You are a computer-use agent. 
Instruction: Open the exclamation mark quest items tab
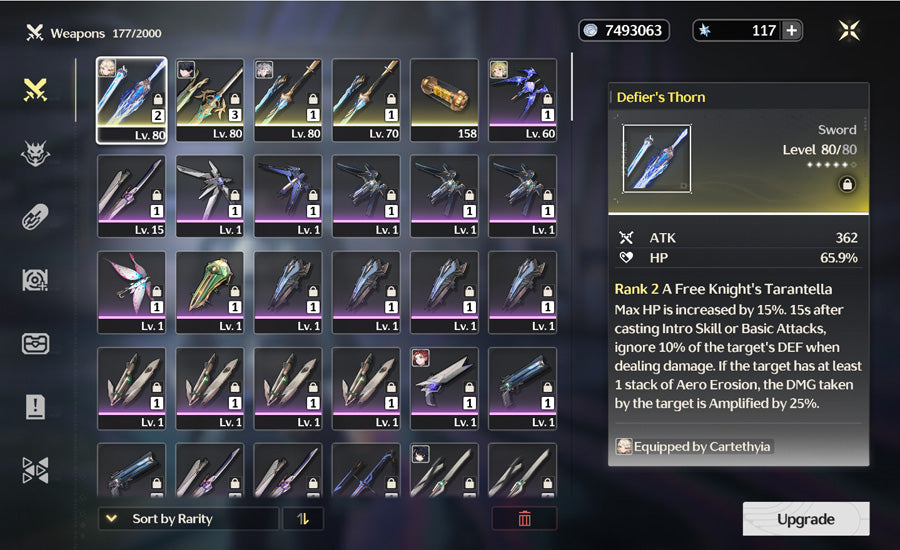pyautogui.click(x=36, y=406)
